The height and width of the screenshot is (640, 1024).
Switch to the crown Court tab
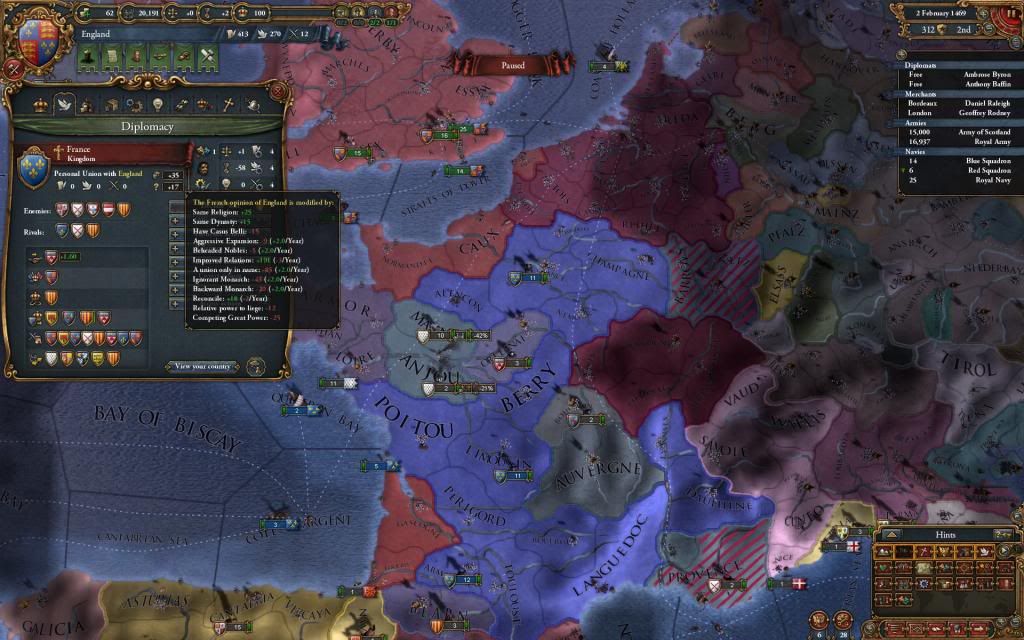tap(41, 105)
